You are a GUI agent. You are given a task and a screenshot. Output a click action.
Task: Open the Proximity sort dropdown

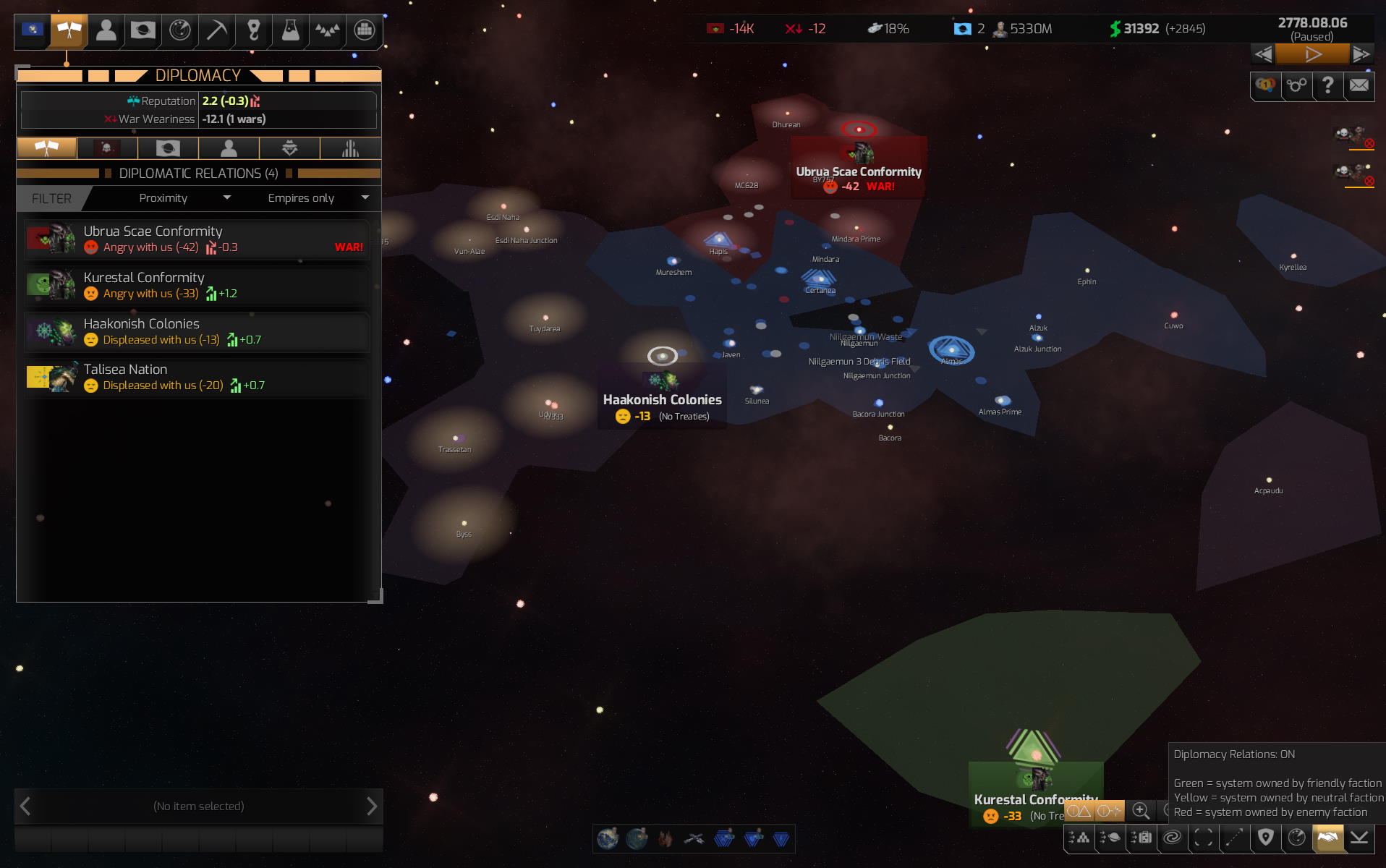[184, 198]
